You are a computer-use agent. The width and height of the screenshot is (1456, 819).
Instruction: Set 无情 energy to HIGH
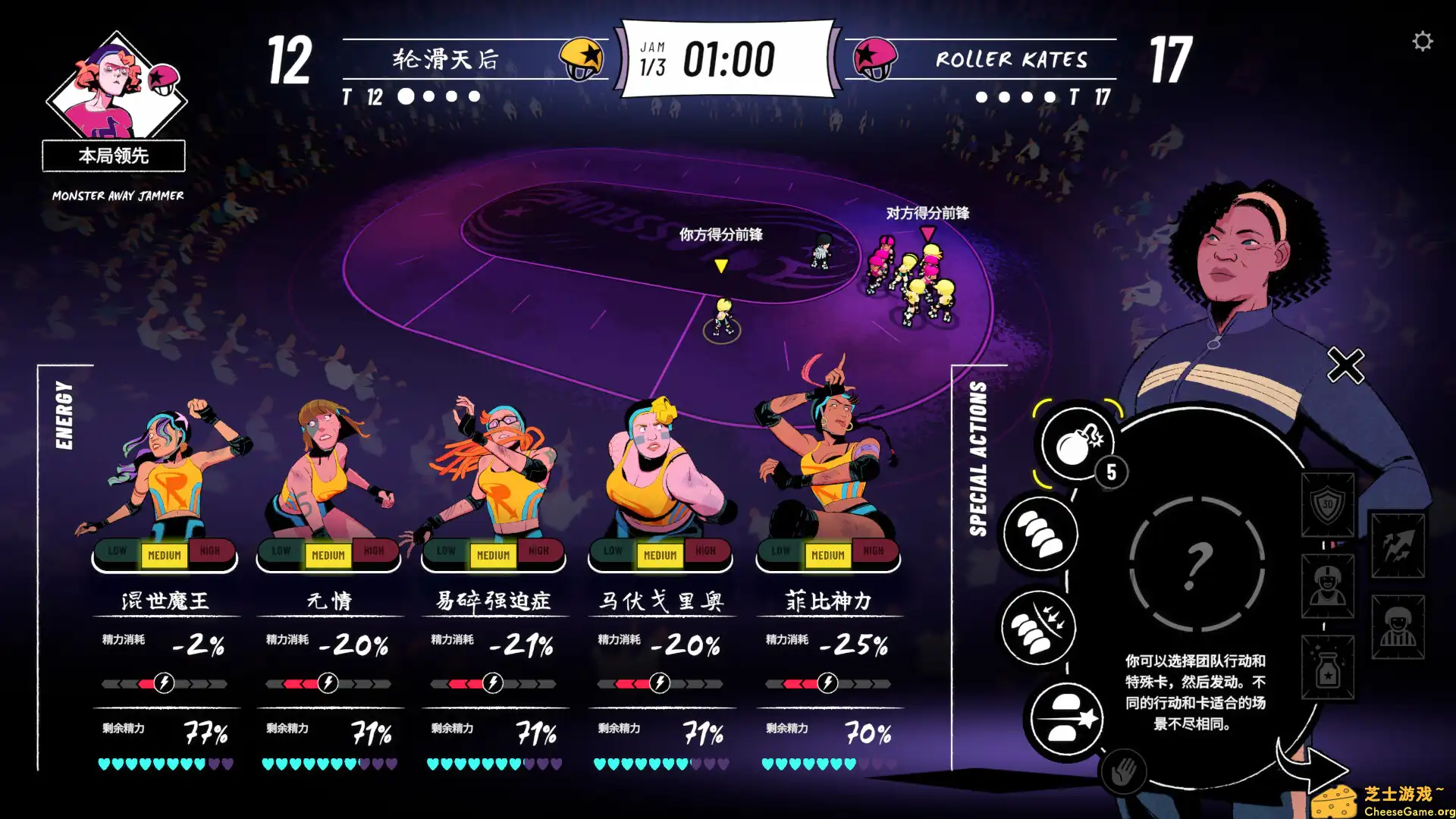tap(374, 551)
